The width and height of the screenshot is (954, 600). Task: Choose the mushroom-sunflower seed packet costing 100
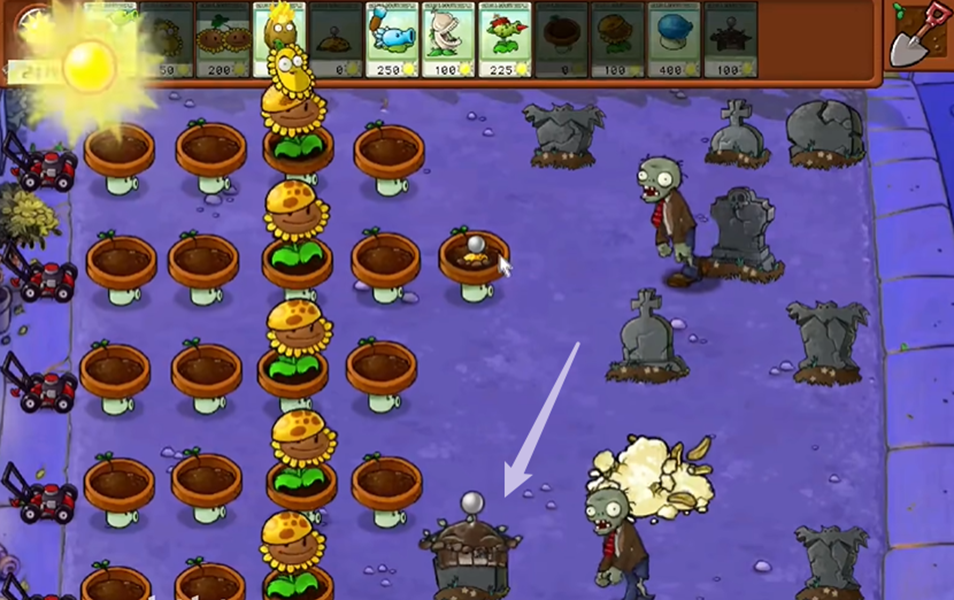point(617,40)
